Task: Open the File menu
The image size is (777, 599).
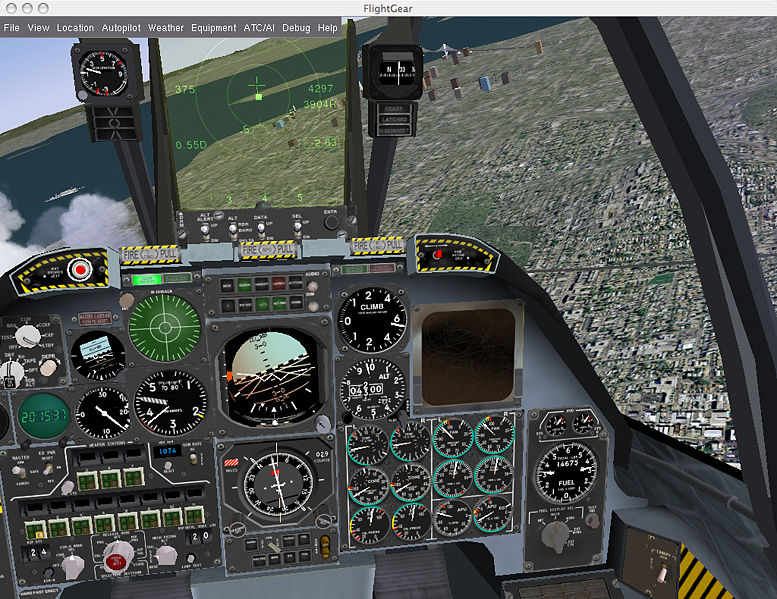Action: coord(11,28)
